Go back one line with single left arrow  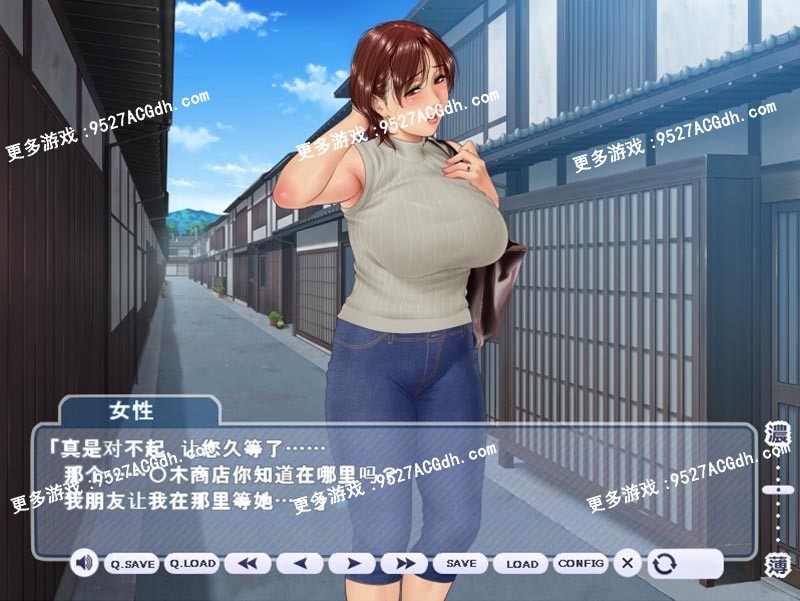pyautogui.click(x=300, y=564)
